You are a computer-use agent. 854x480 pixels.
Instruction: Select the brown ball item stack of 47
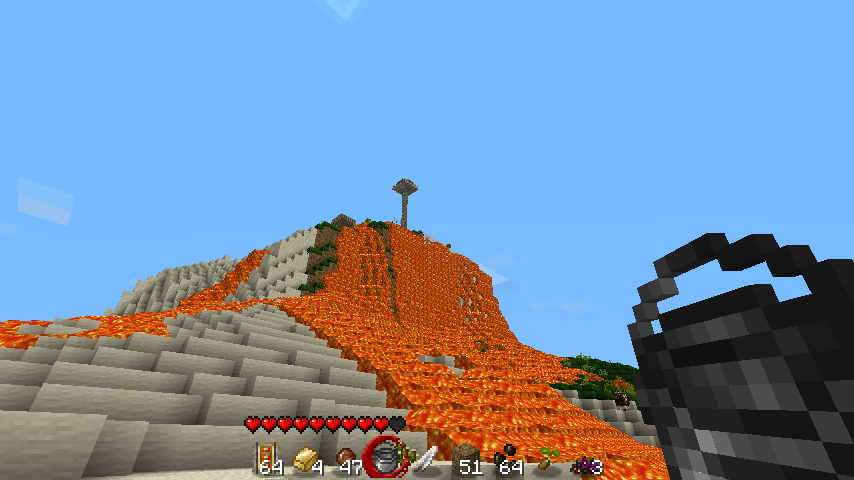point(347,459)
